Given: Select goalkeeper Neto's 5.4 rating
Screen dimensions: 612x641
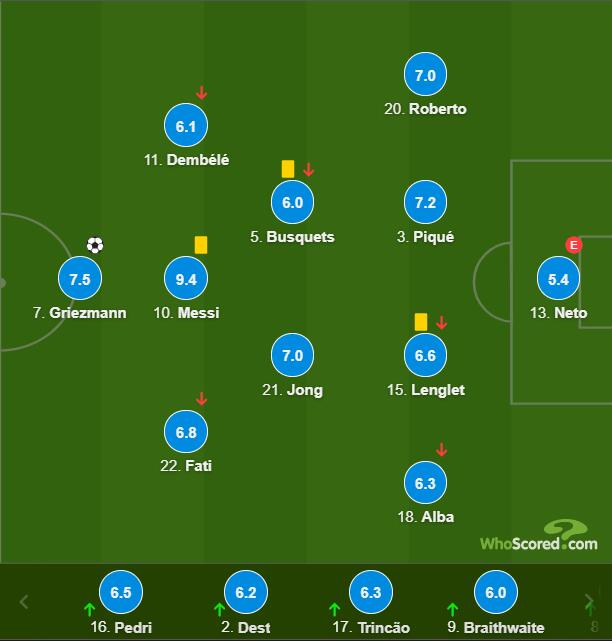Looking at the screenshot, I should click(558, 279).
